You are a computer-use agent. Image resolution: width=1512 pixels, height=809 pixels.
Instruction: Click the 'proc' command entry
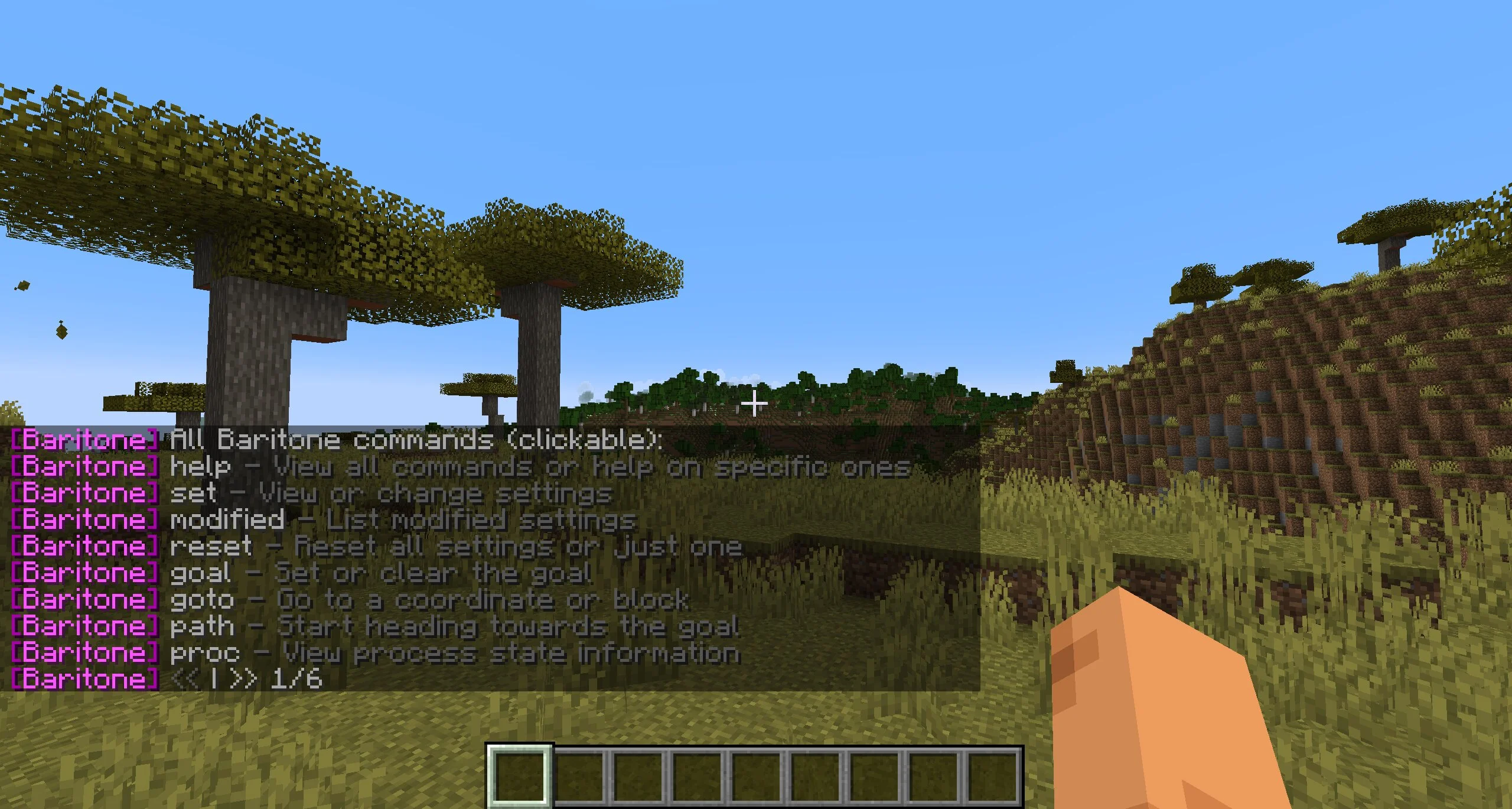tap(205, 654)
